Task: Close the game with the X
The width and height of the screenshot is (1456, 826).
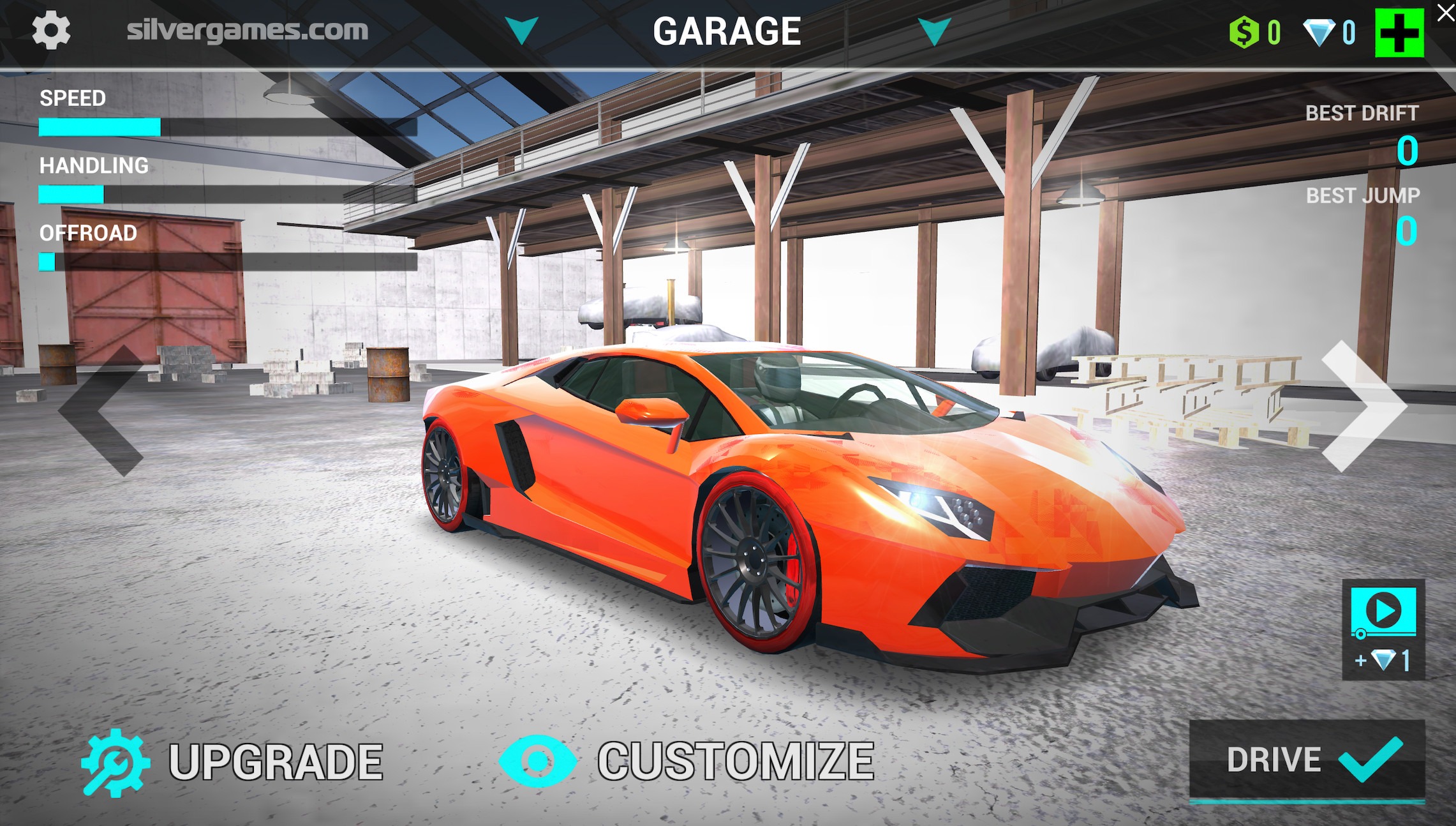Action: point(1445,13)
